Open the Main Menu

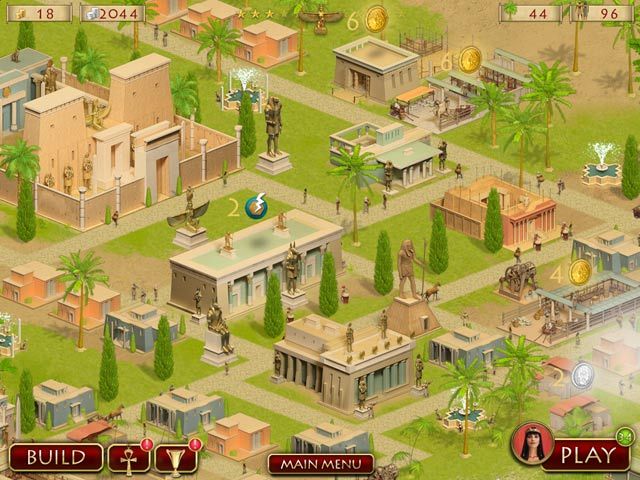coord(320,464)
